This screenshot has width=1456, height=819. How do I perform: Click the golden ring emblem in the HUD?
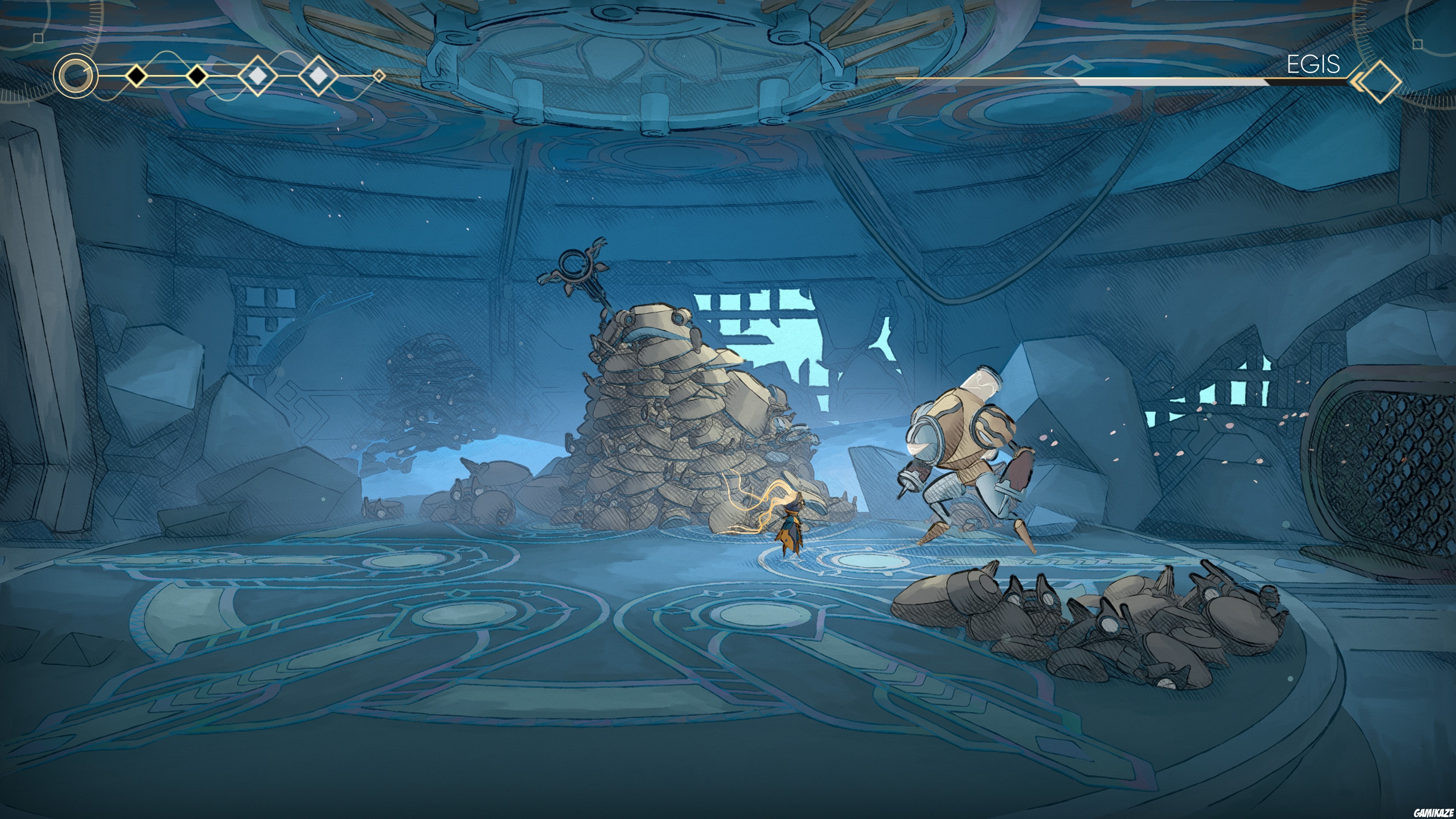[75, 76]
